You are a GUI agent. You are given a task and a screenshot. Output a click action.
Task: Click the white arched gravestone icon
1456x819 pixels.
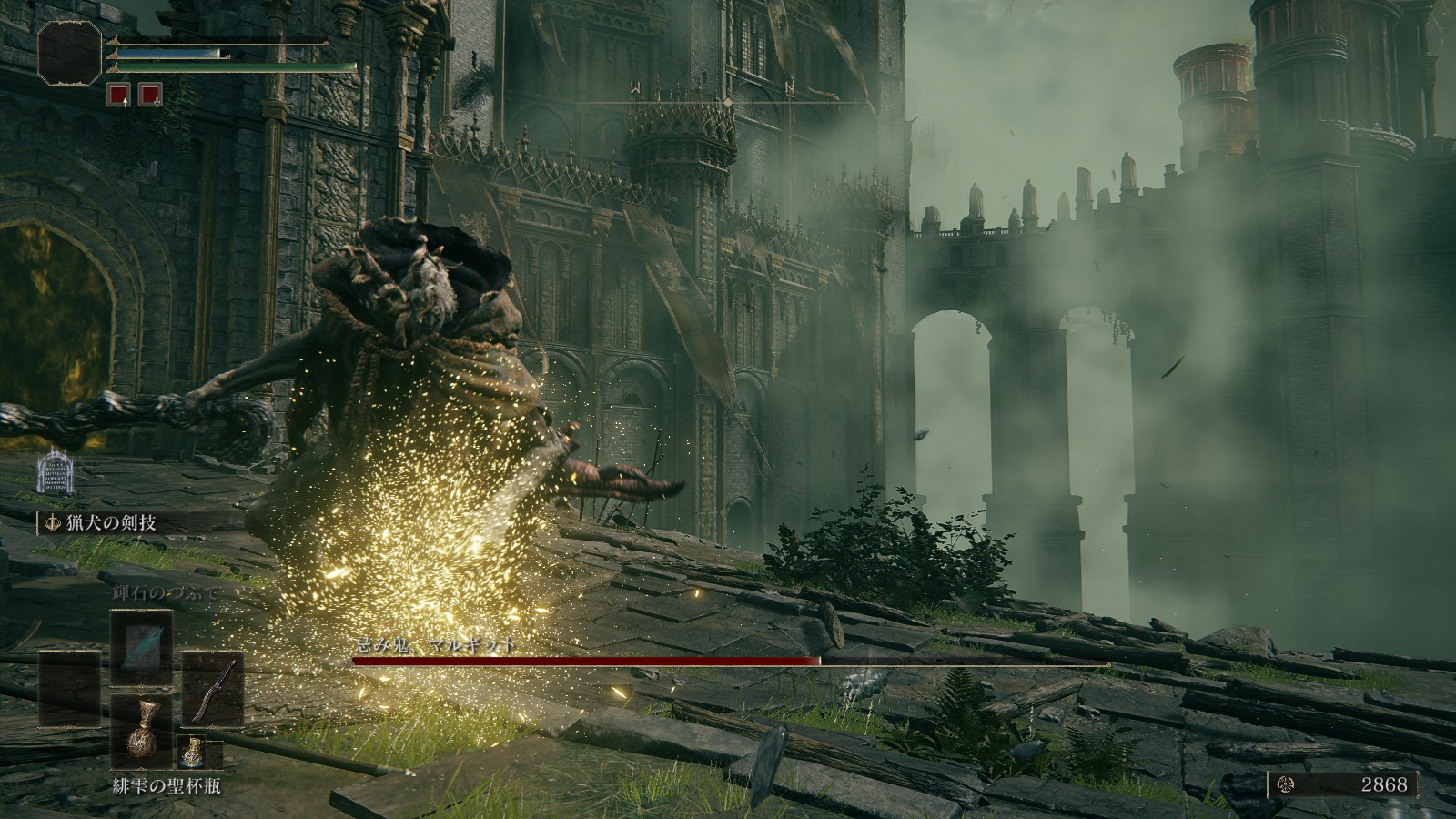pos(54,476)
